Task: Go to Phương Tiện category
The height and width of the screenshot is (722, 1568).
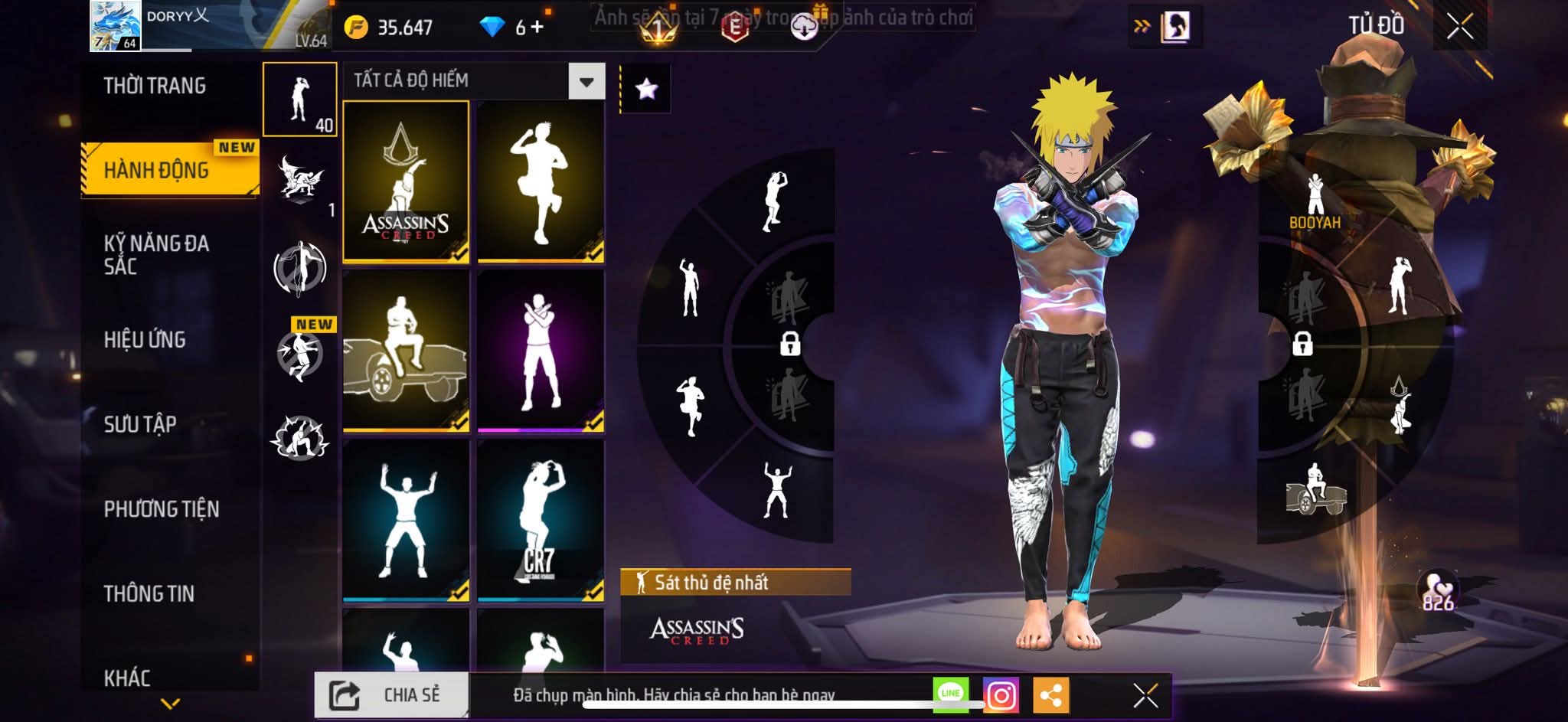Action: [x=162, y=509]
